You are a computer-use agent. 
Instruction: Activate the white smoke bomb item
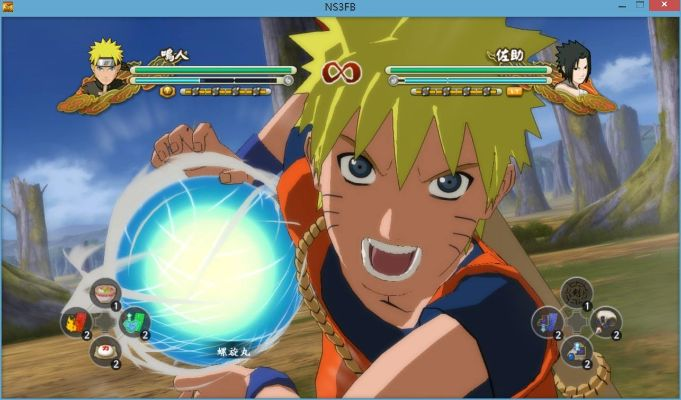[x=603, y=320]
